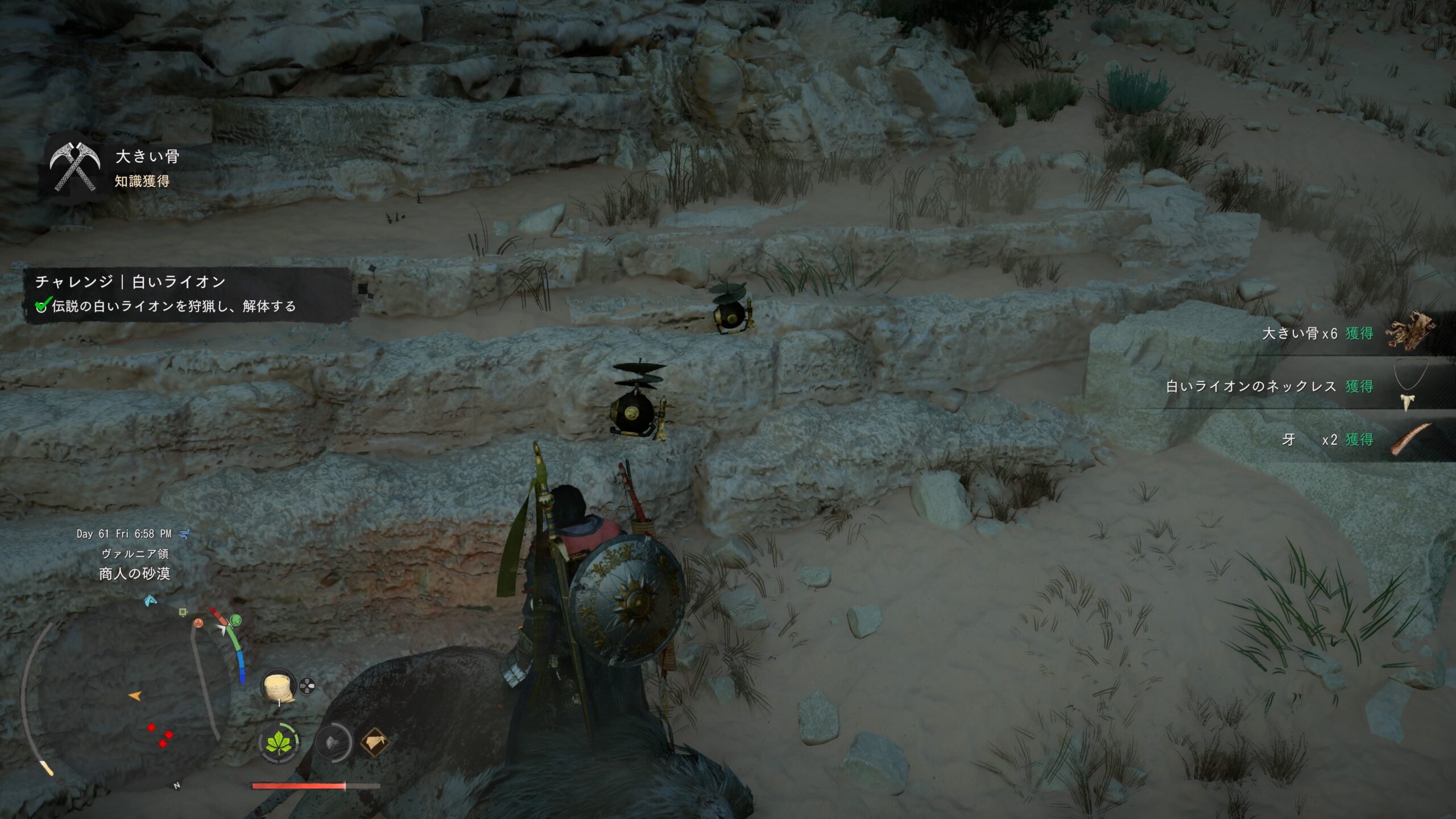Select the green lion marker on minimap
The image size is (1456, 819).
[x=235, y=619]
